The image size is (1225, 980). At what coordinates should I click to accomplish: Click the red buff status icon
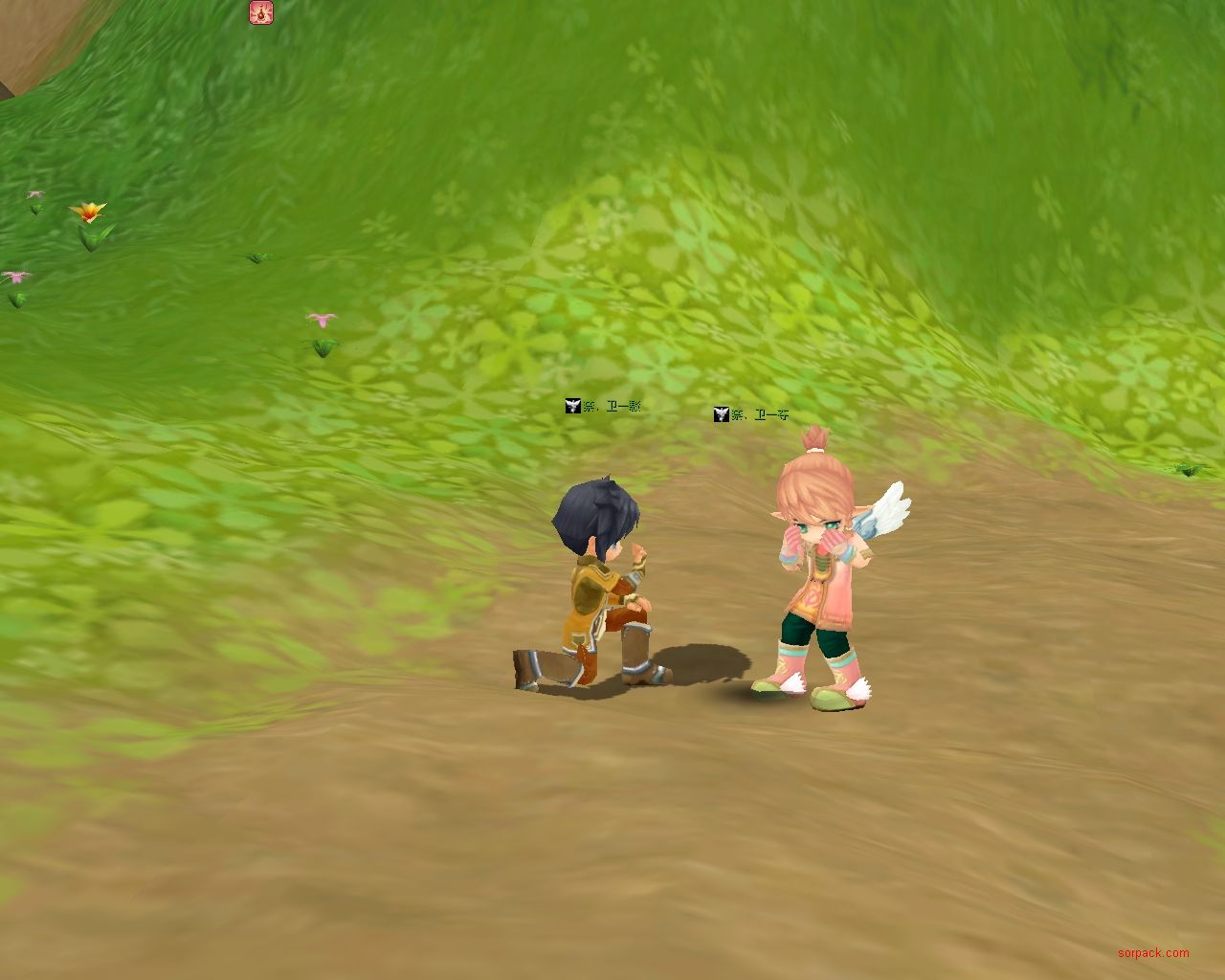pos(261,12)
